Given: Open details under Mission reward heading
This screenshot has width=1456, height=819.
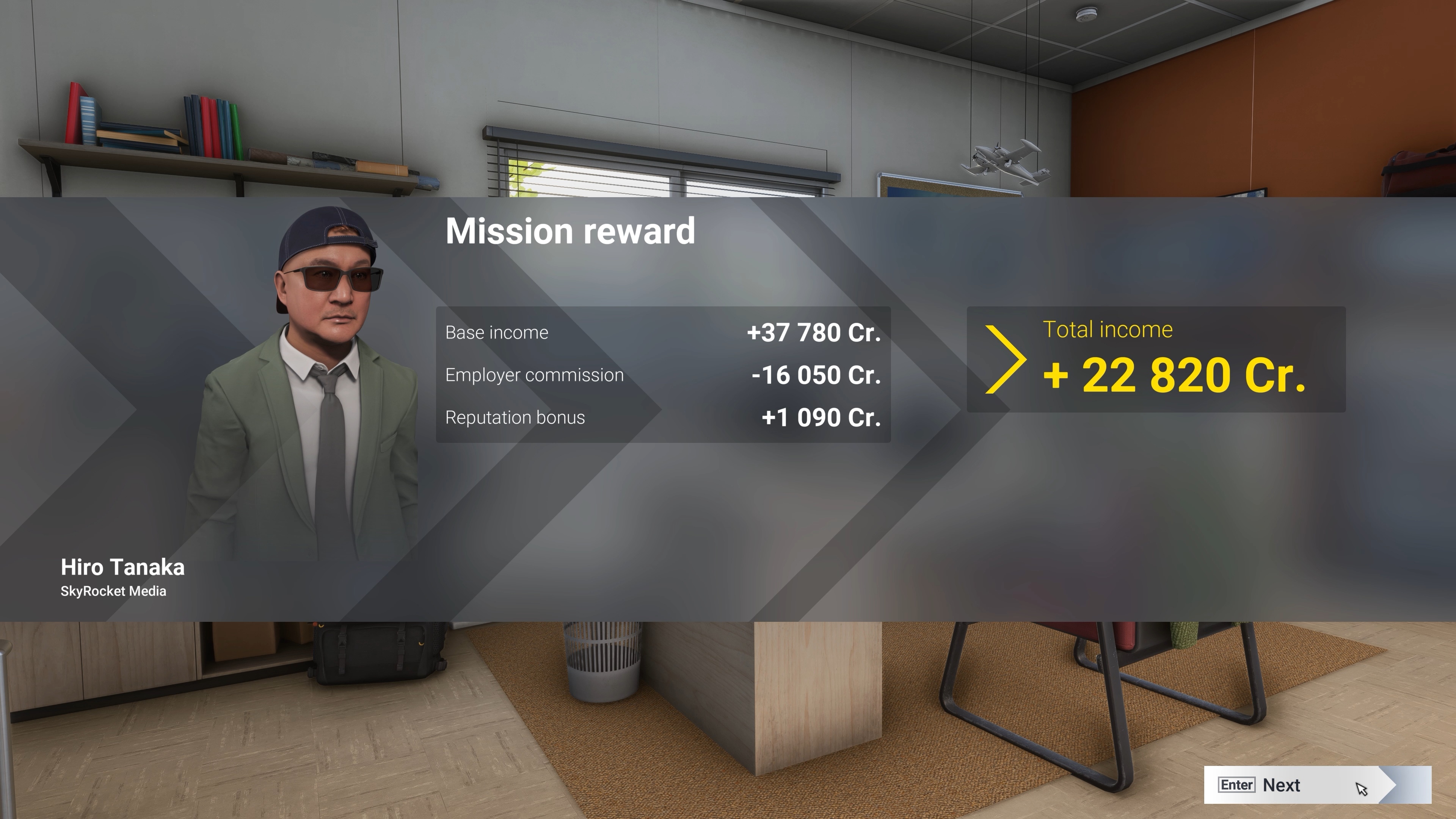Looking at the screenshot, I should 570,231.
